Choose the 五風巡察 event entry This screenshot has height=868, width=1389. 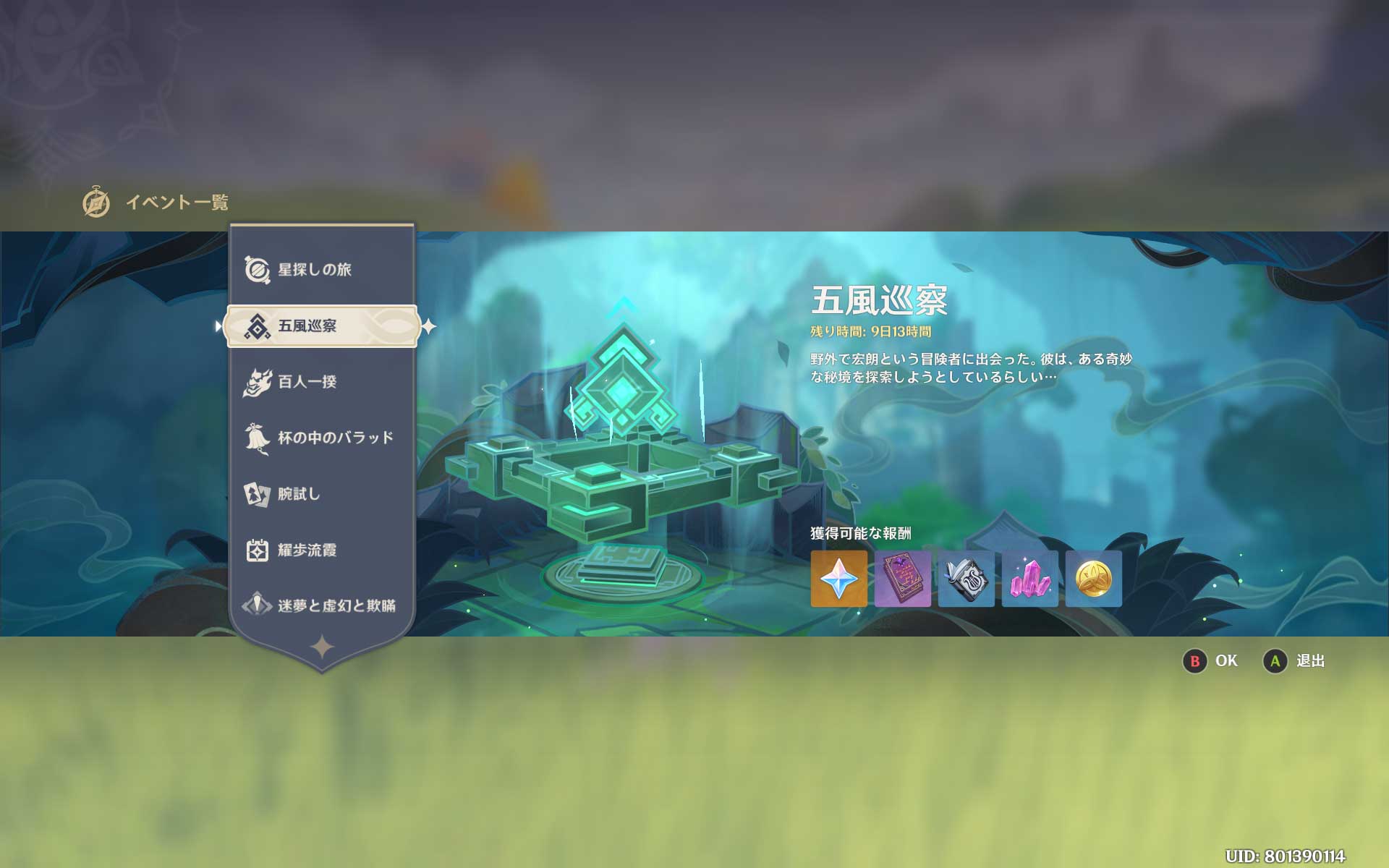pyautogui.click(x=321, y=326)
